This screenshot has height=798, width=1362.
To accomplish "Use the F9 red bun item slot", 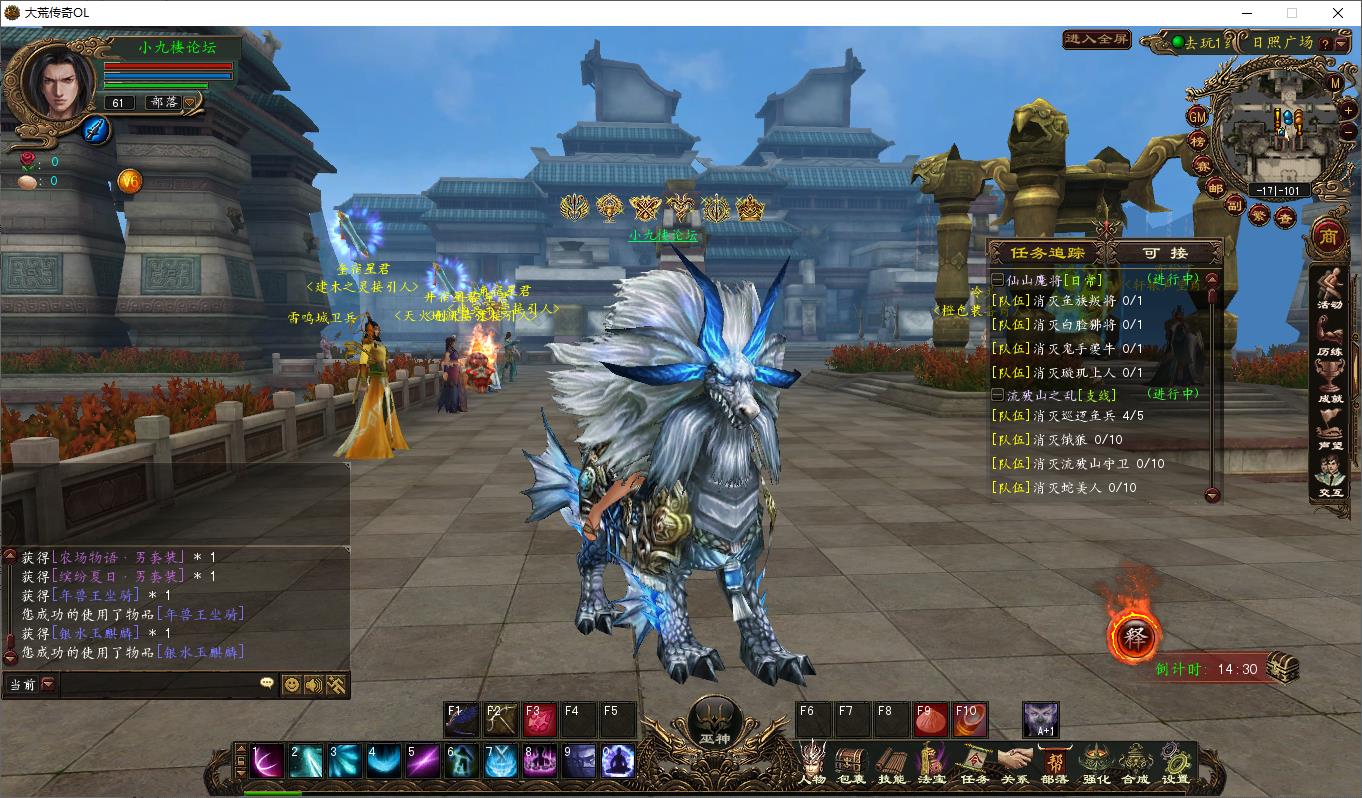I will click(x=930, y=720).
